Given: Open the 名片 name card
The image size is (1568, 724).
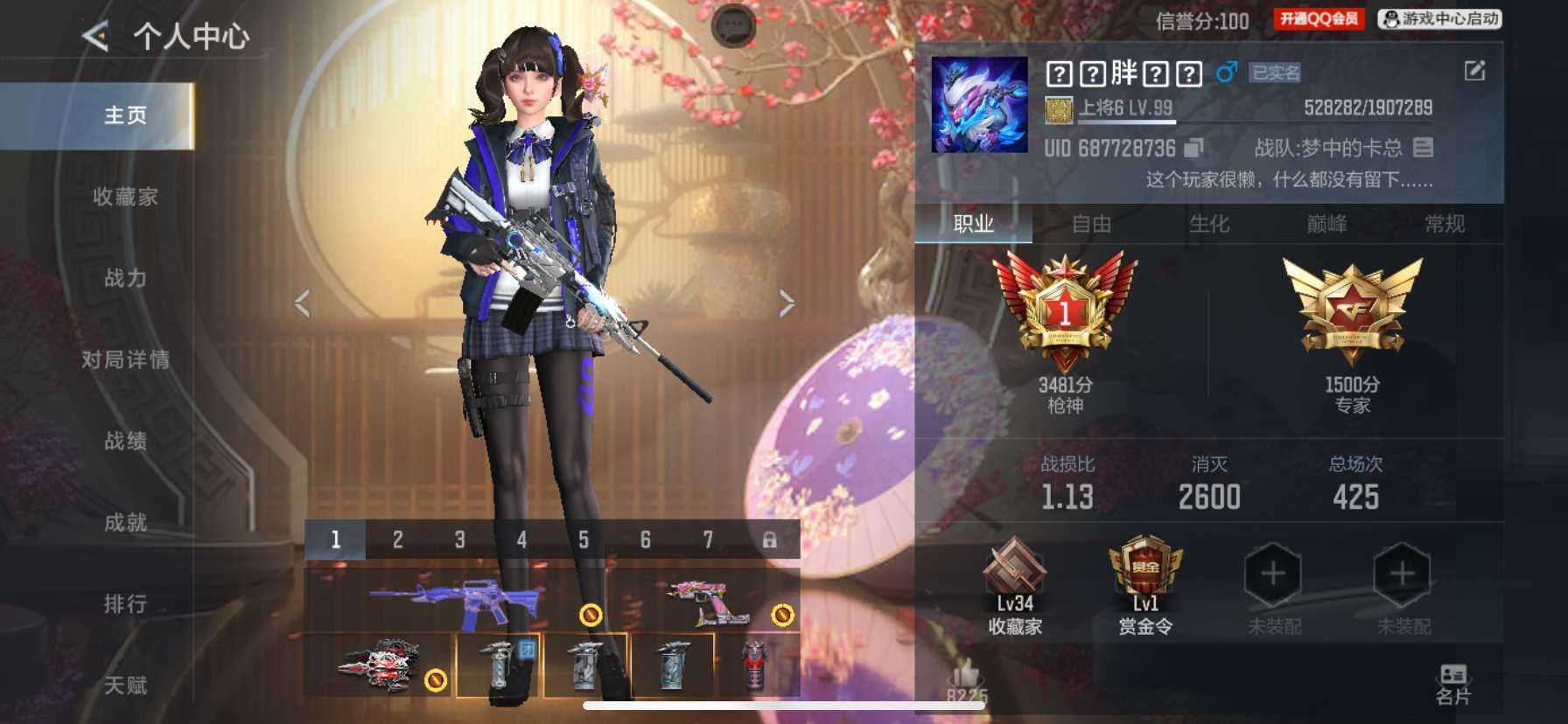Looking at the screenshot, I should point(1453,684).
